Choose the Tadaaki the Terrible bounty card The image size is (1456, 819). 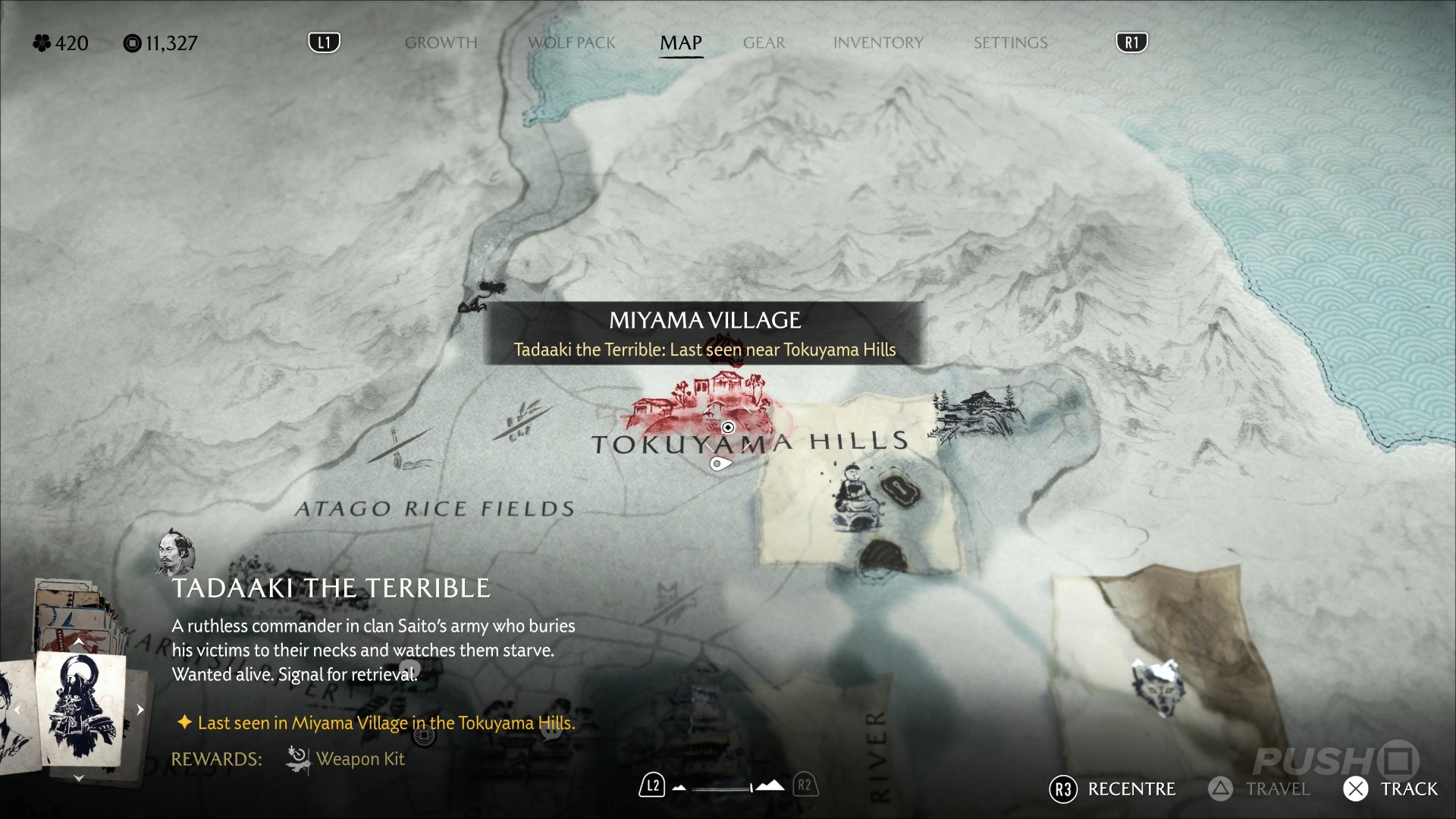coord(80,709)
